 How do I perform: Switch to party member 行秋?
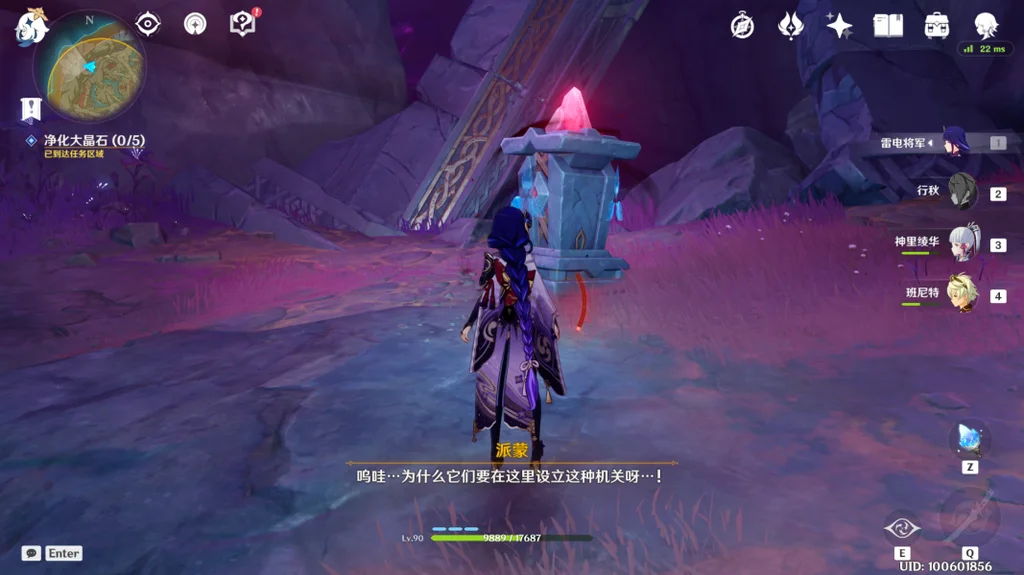pyautogui.click(x=962, y=191)
